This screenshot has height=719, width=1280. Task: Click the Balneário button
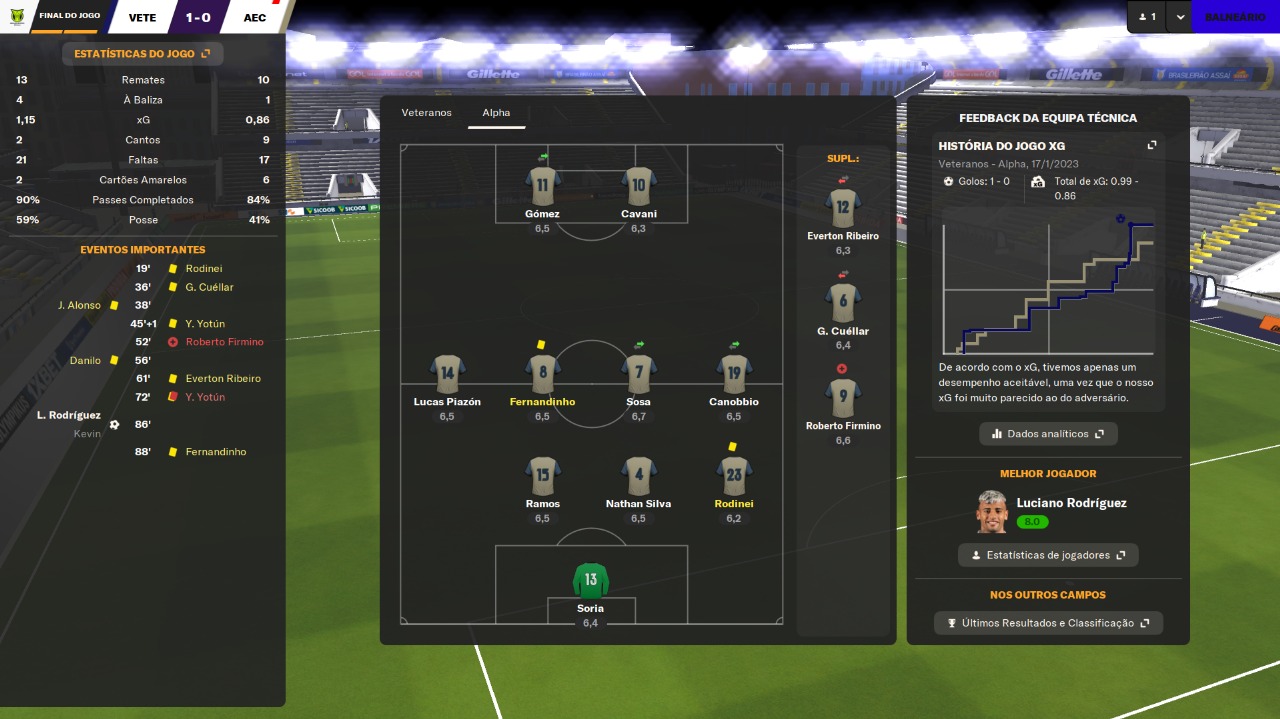tap(1234, 17)
